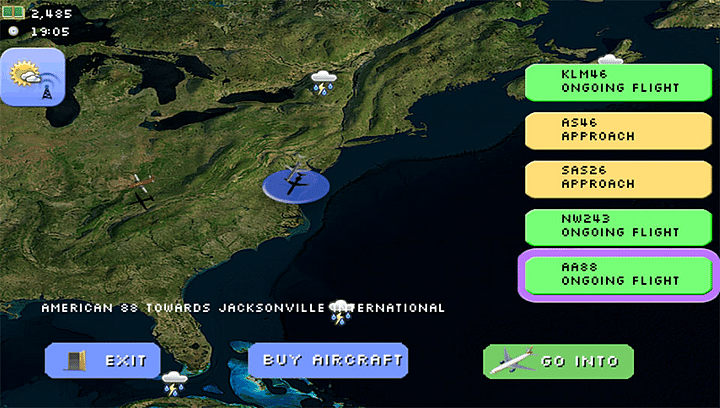This screenshot has width=720, height=408.
Task: Select the aircraft on the blue disc
Action: pos(296,183)
